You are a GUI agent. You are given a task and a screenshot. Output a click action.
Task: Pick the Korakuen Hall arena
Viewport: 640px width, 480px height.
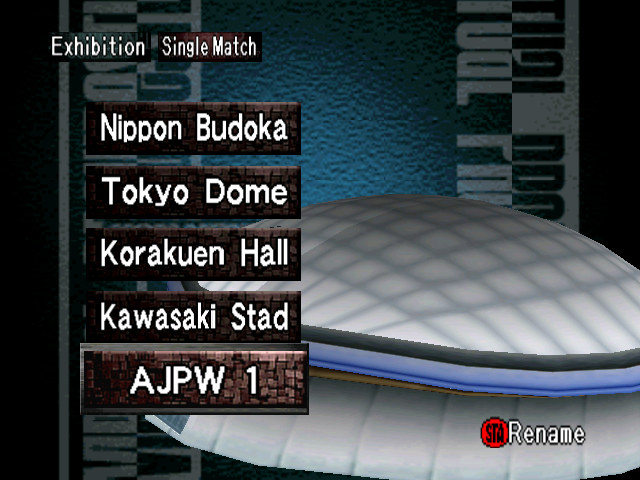point(193,254)
